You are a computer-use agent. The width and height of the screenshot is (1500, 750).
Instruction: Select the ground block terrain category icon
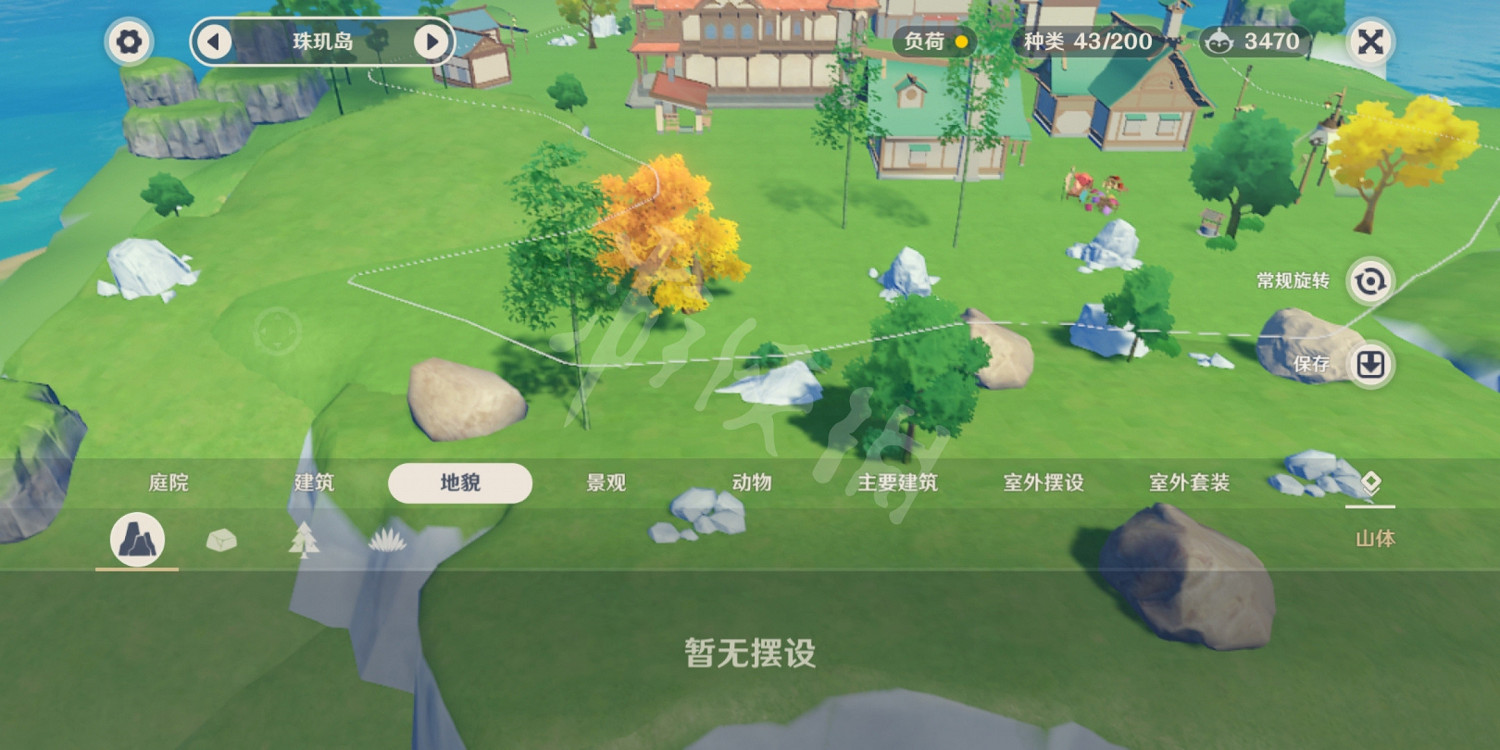tap(220, 539)
